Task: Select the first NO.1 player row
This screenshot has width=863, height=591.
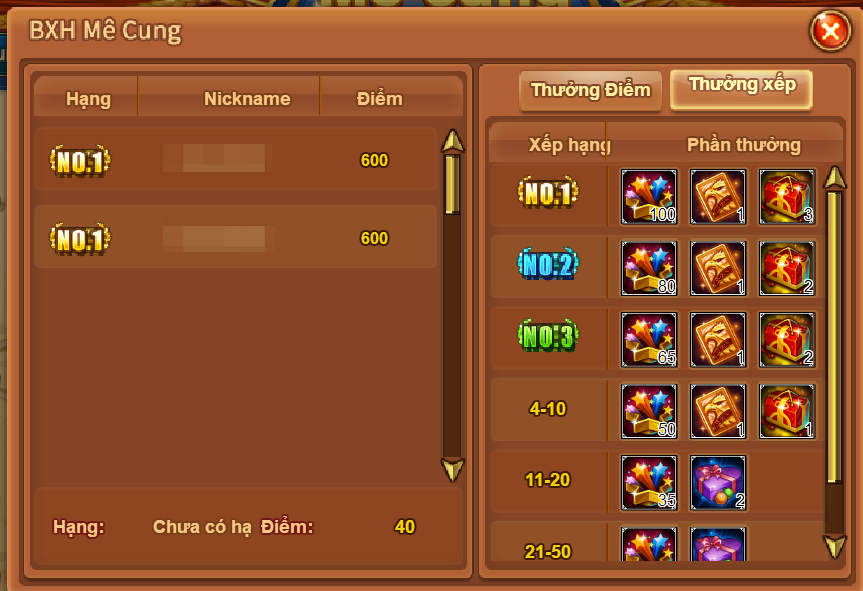Action: tap(236, 160)
